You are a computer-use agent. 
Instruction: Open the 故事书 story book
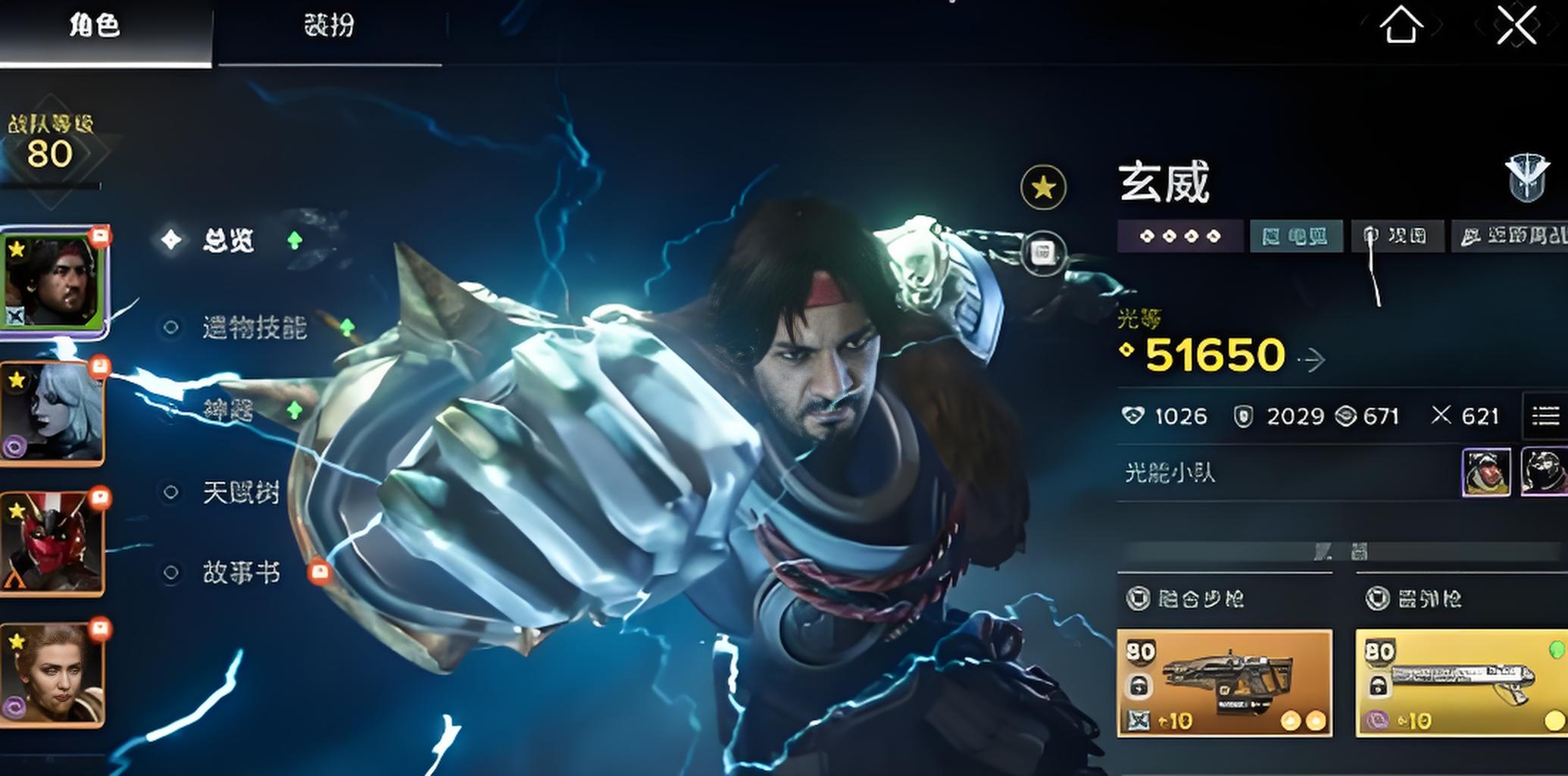pyautogui.click(x=241, y=572)
